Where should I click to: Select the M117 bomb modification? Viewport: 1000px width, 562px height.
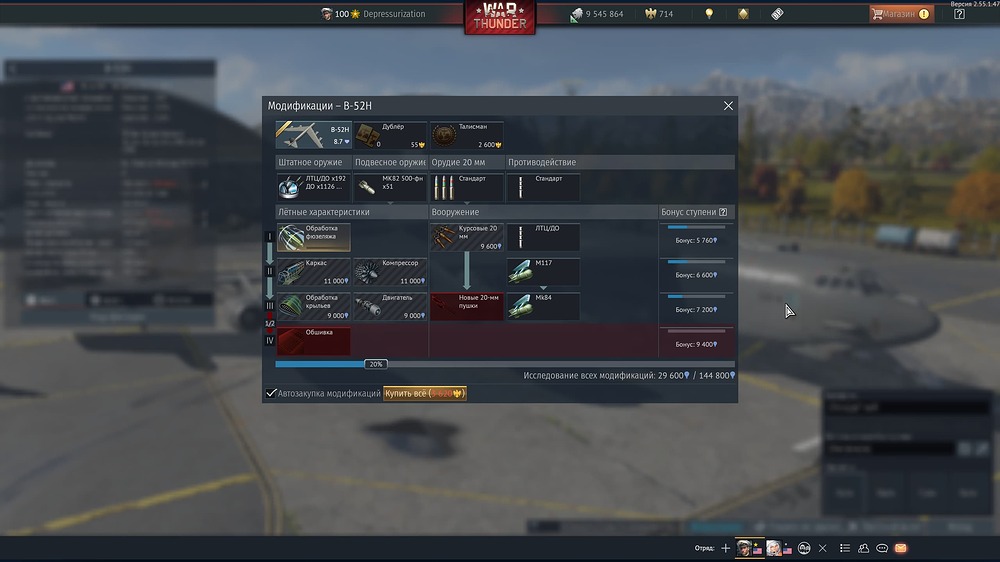543,272
